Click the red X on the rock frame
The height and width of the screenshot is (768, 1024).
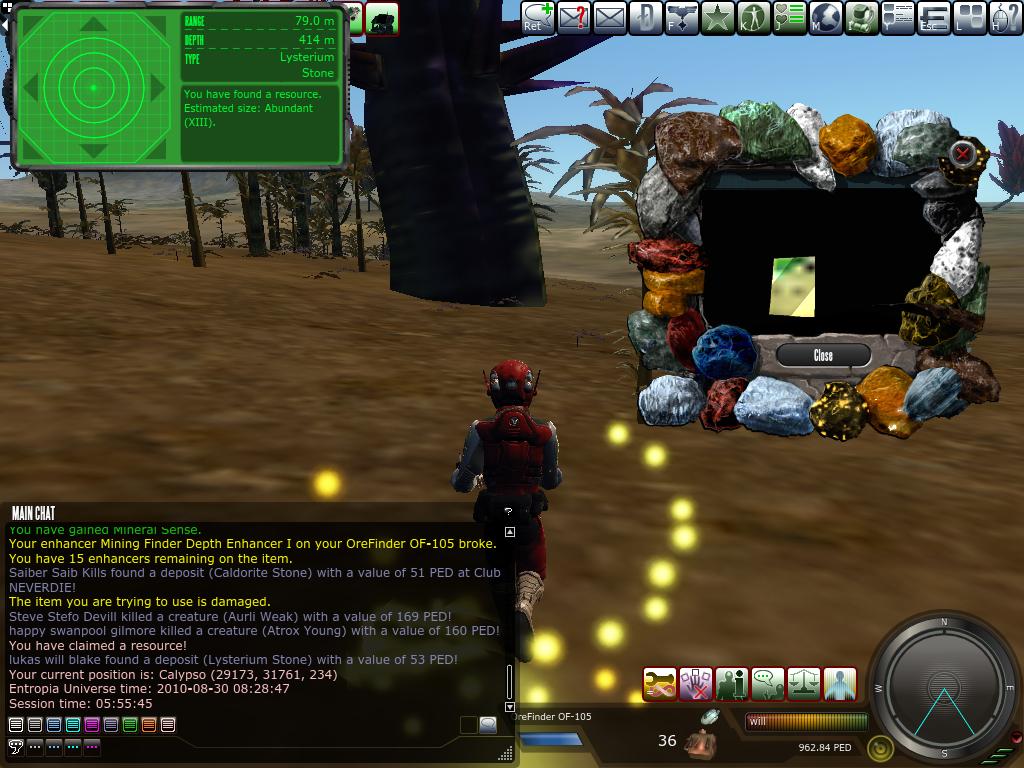point(962,153)
